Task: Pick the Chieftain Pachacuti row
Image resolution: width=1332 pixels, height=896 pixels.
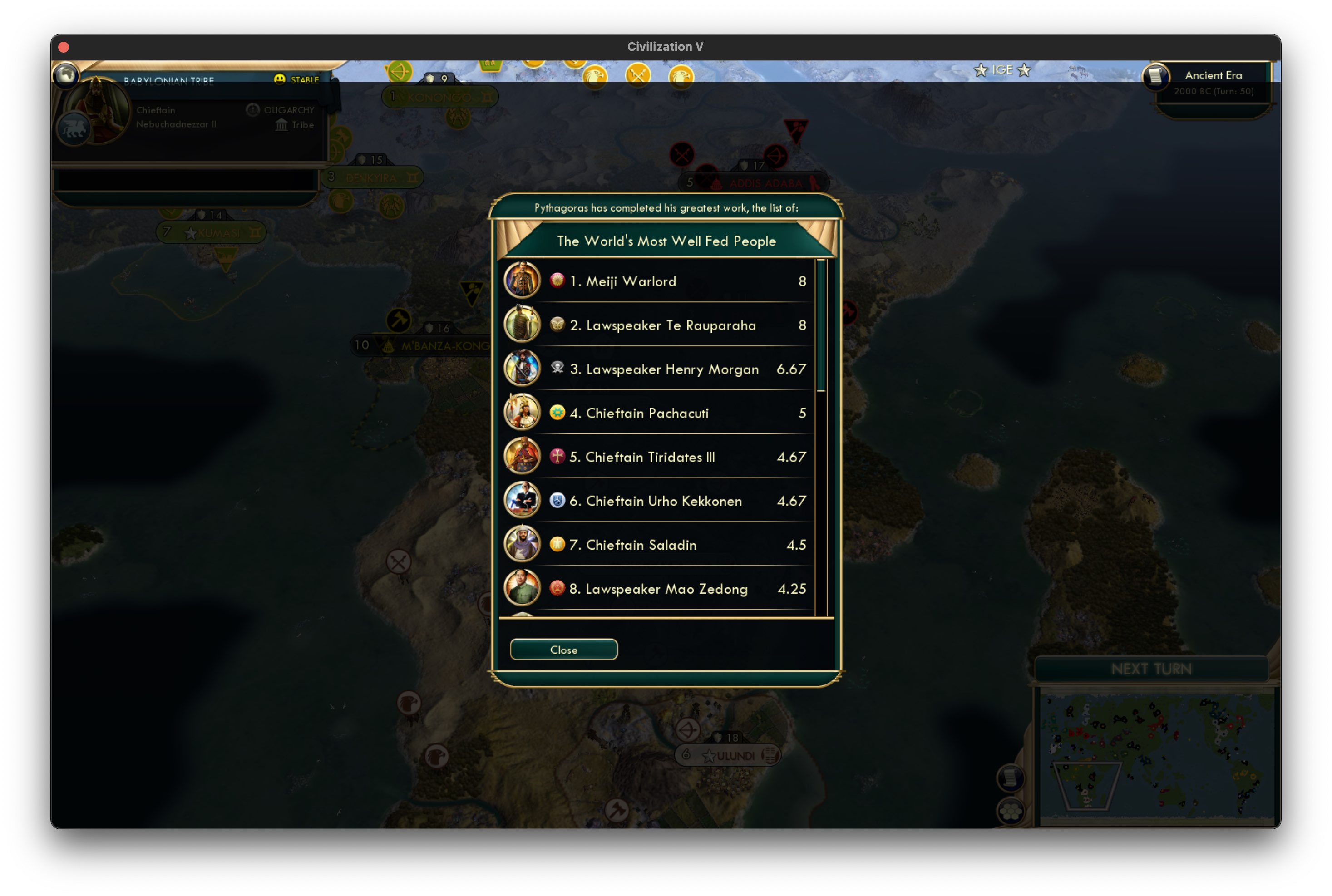Action: (657, 413)
